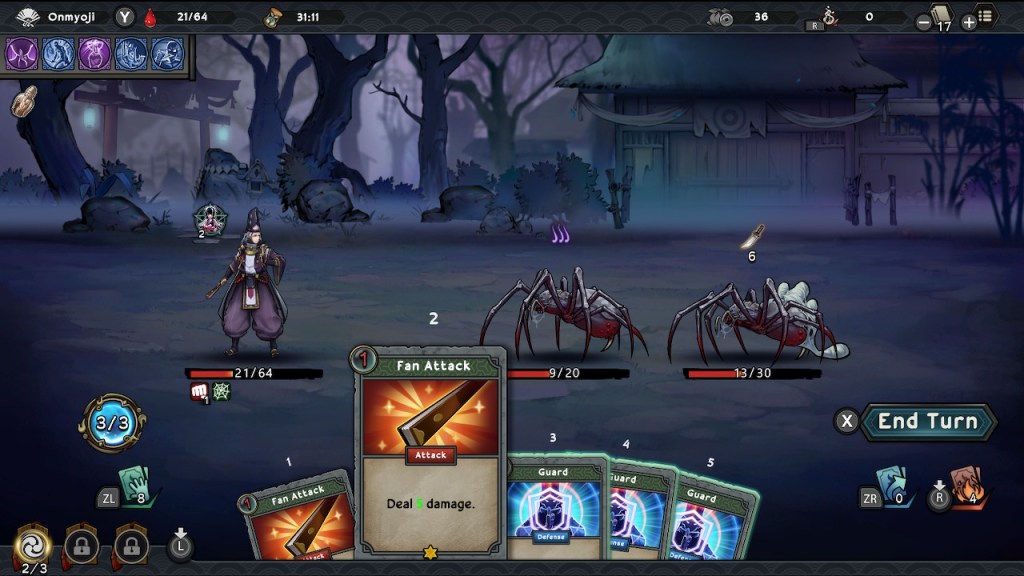The height and width of the screenshot is (576, 1024).
Task: Open the orange exhaust pile with flame
Action: point(963,485)
